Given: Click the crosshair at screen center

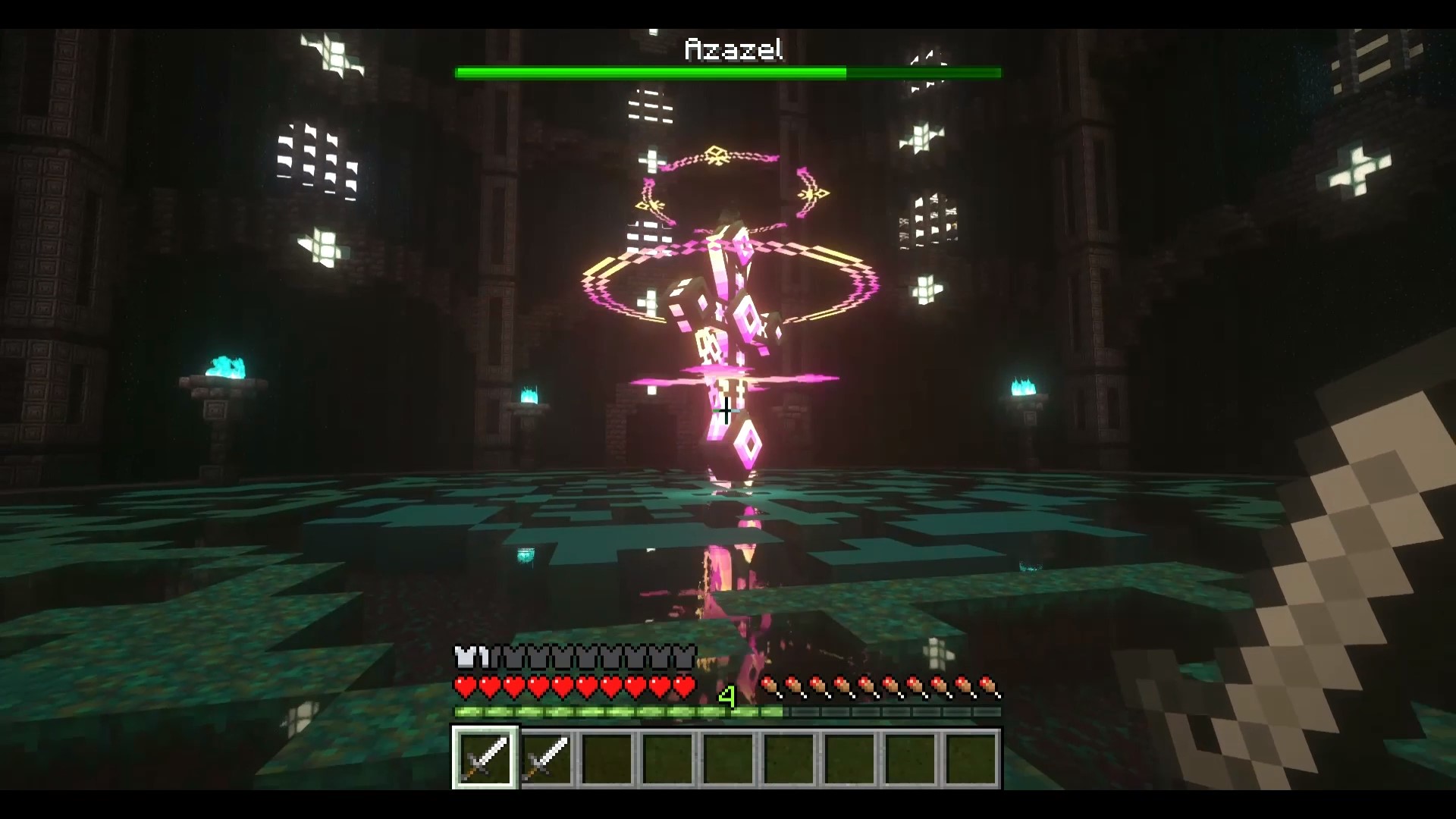Looking at the screenshot, I should tap(726, 411).
